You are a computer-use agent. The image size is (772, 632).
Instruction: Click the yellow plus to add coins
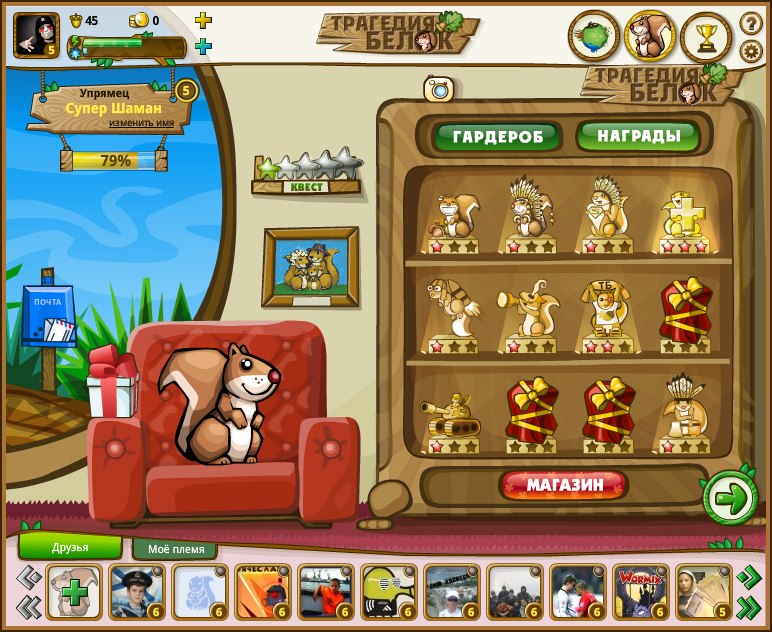tap(203, 20)
